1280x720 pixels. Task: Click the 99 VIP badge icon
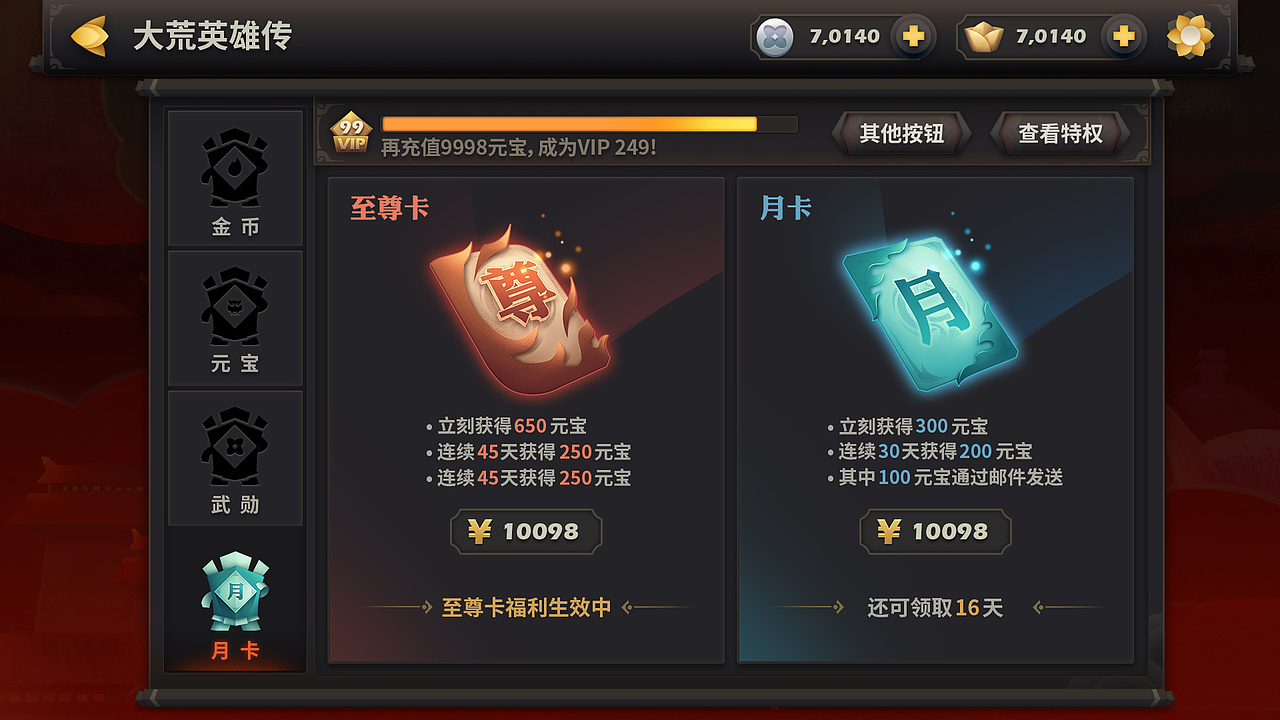tap(352, 130)
